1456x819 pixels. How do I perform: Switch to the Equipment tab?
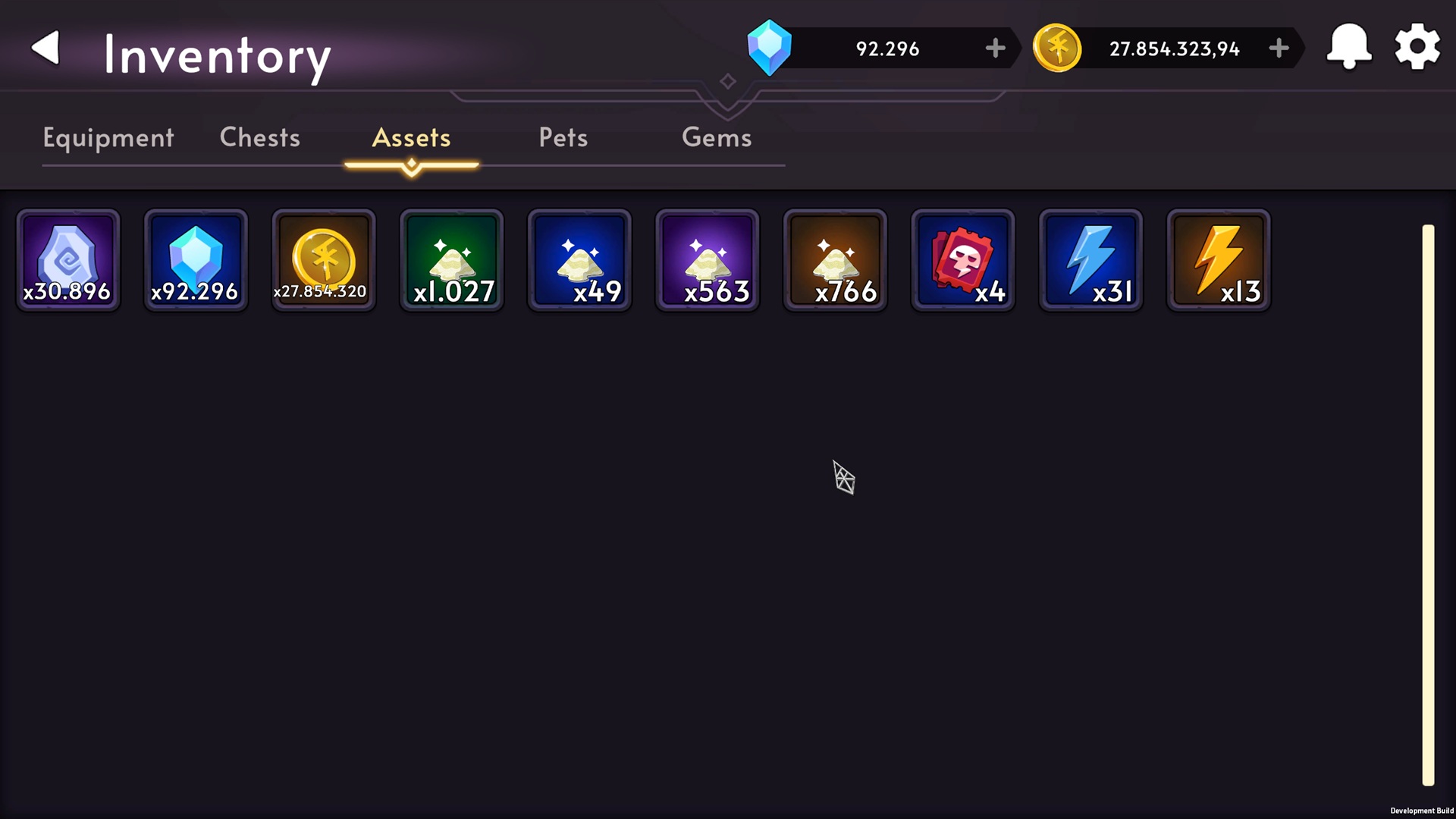[108, 138]
